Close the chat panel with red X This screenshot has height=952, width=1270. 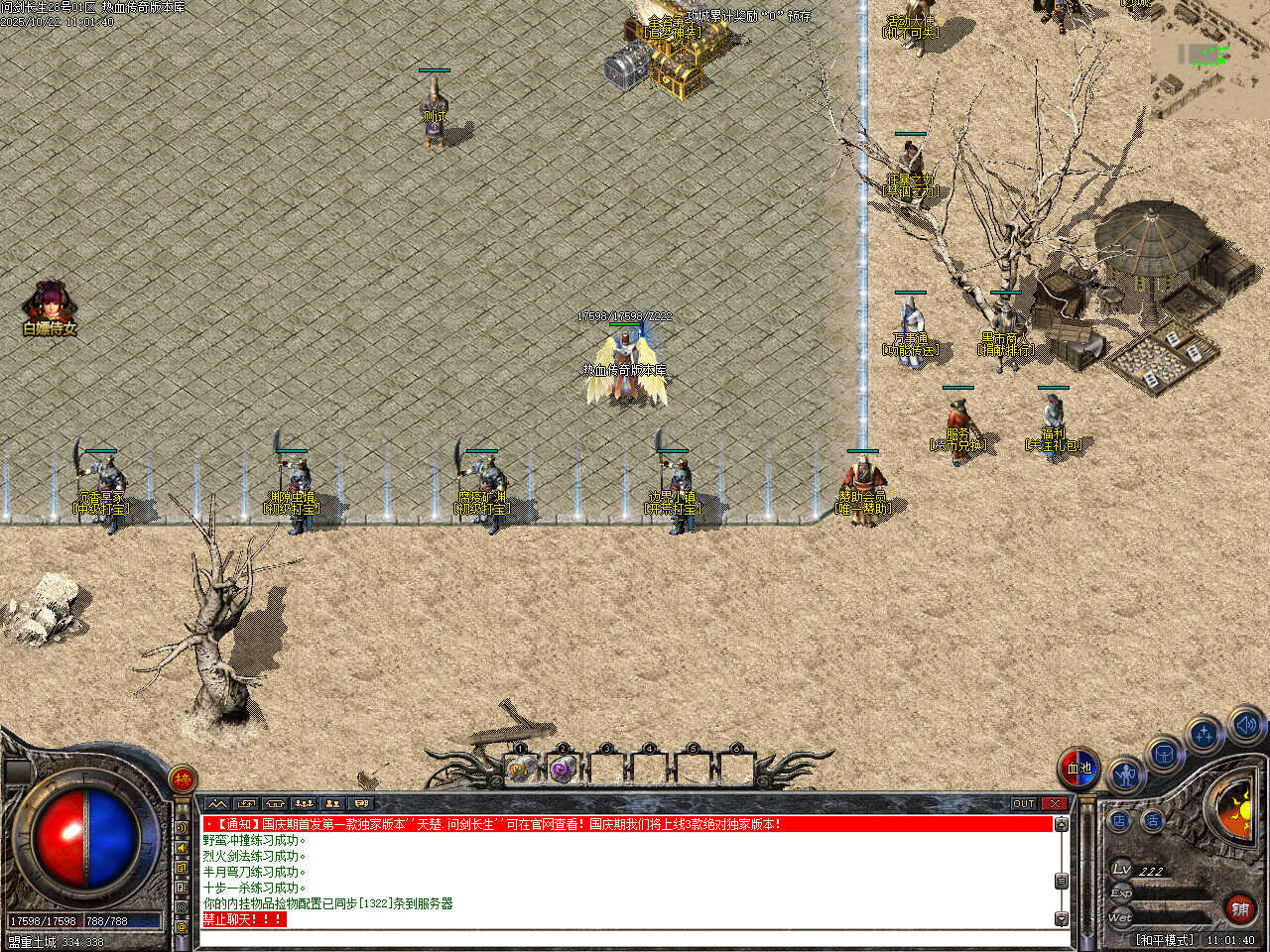[1055, 803]
